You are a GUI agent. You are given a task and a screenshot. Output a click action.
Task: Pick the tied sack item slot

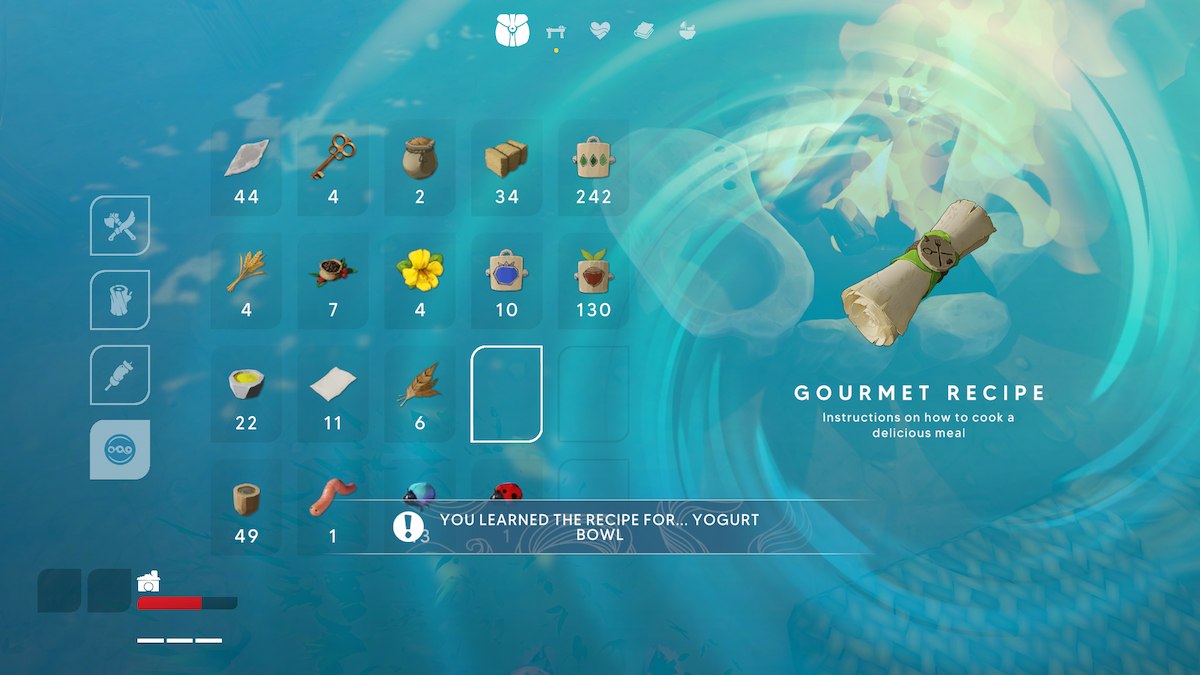coord(420,166)
